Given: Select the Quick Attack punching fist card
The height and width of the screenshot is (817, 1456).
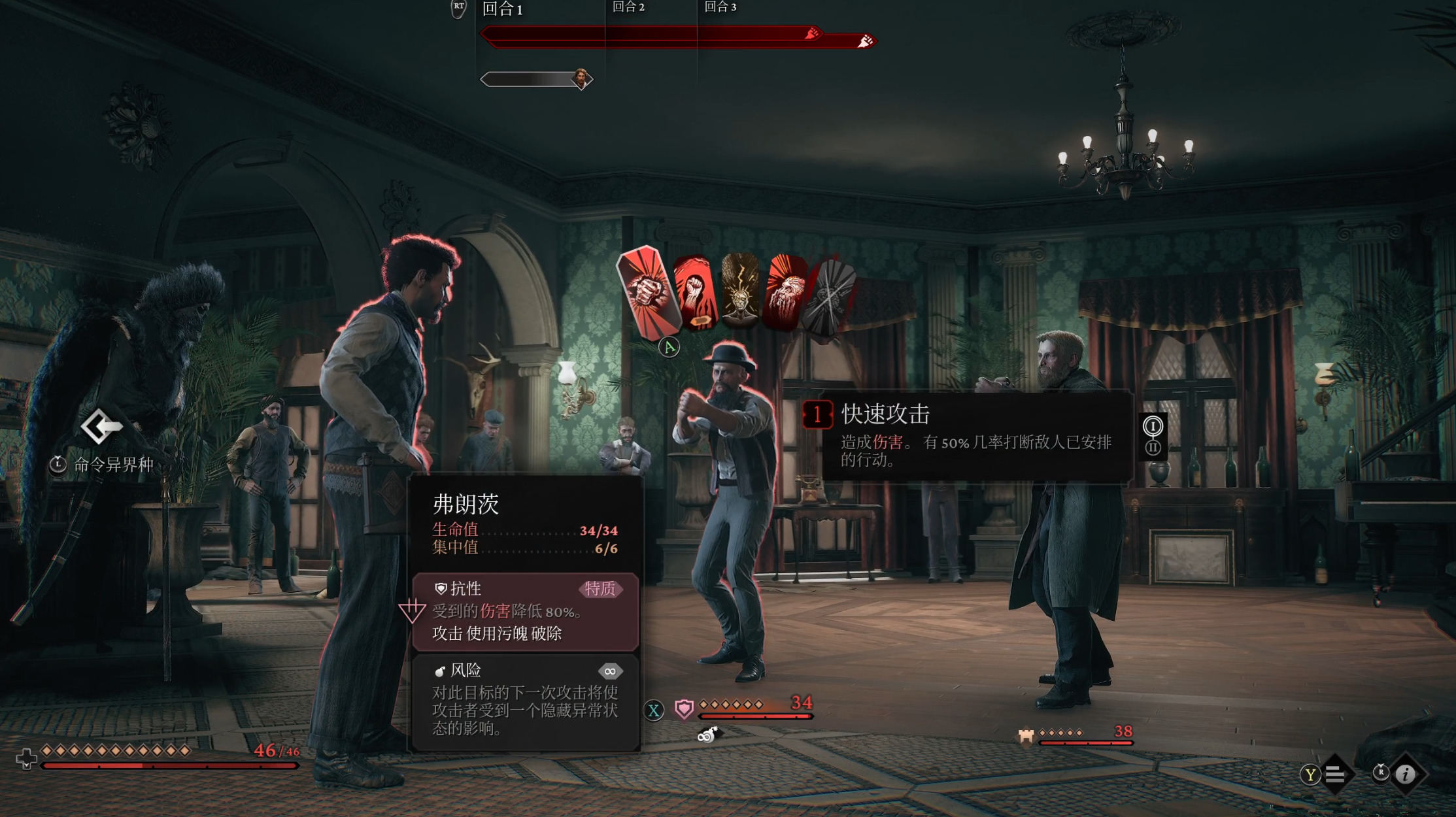Looking at the screenshot, I should [x=649, y=291].
